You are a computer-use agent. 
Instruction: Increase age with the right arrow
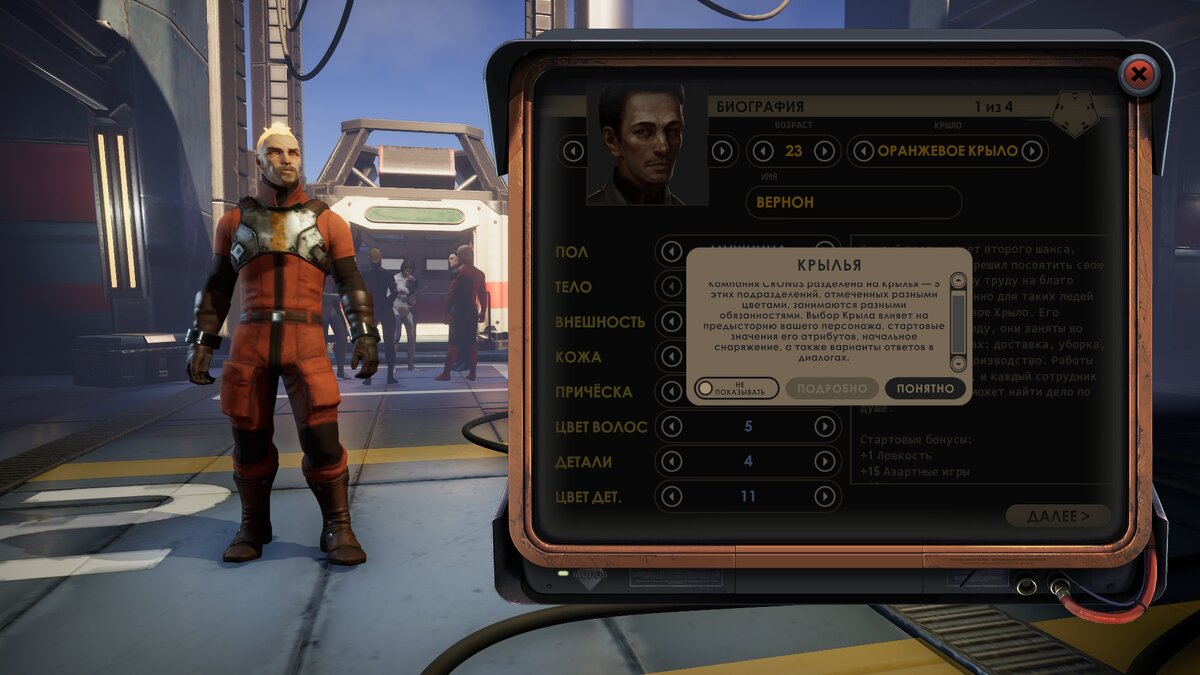point(824,152)
